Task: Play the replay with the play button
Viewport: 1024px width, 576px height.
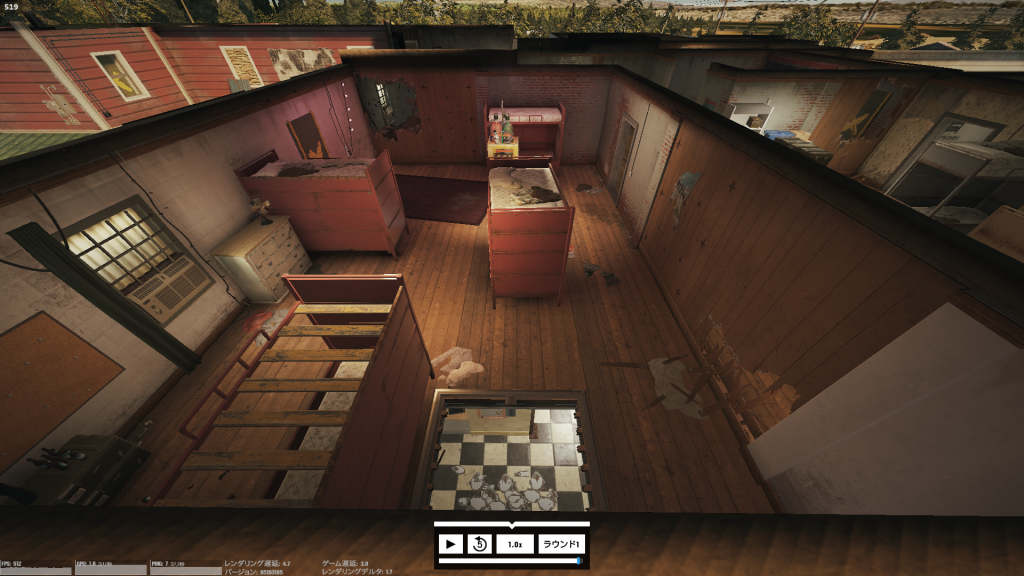Action: [450, 544]
